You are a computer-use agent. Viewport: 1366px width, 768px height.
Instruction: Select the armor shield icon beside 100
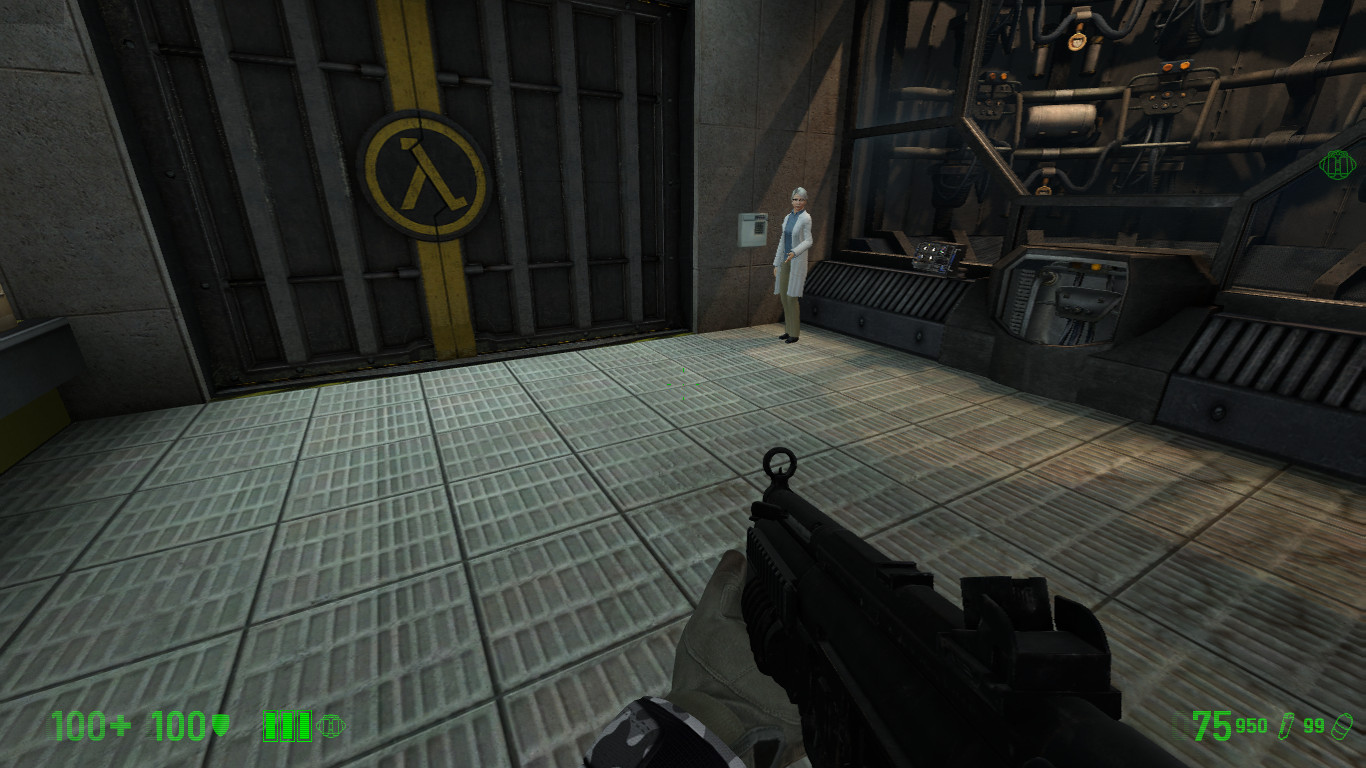click(219, 723)
